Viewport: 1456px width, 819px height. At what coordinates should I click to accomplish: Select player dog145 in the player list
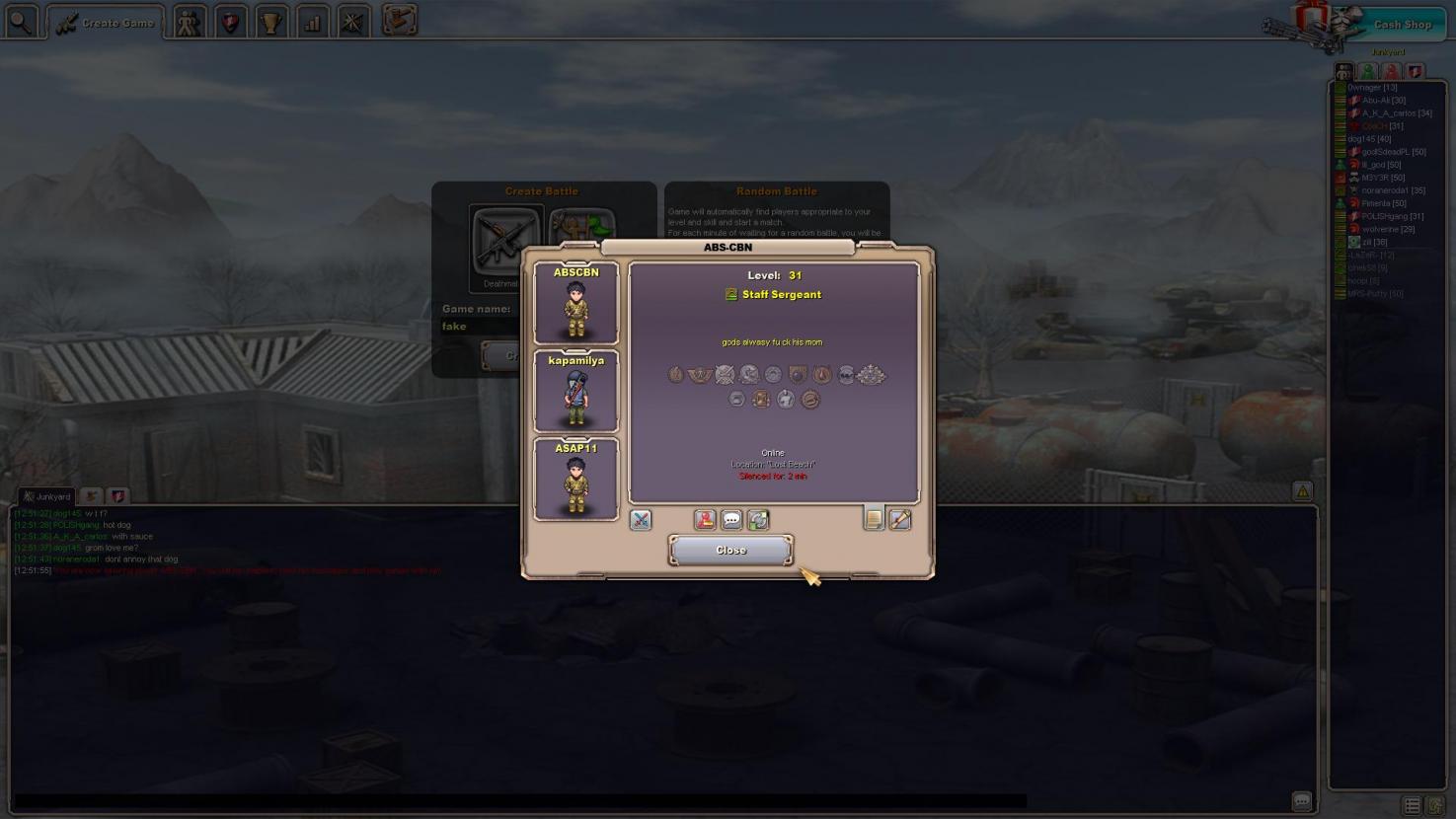[x=1369, y=139]
